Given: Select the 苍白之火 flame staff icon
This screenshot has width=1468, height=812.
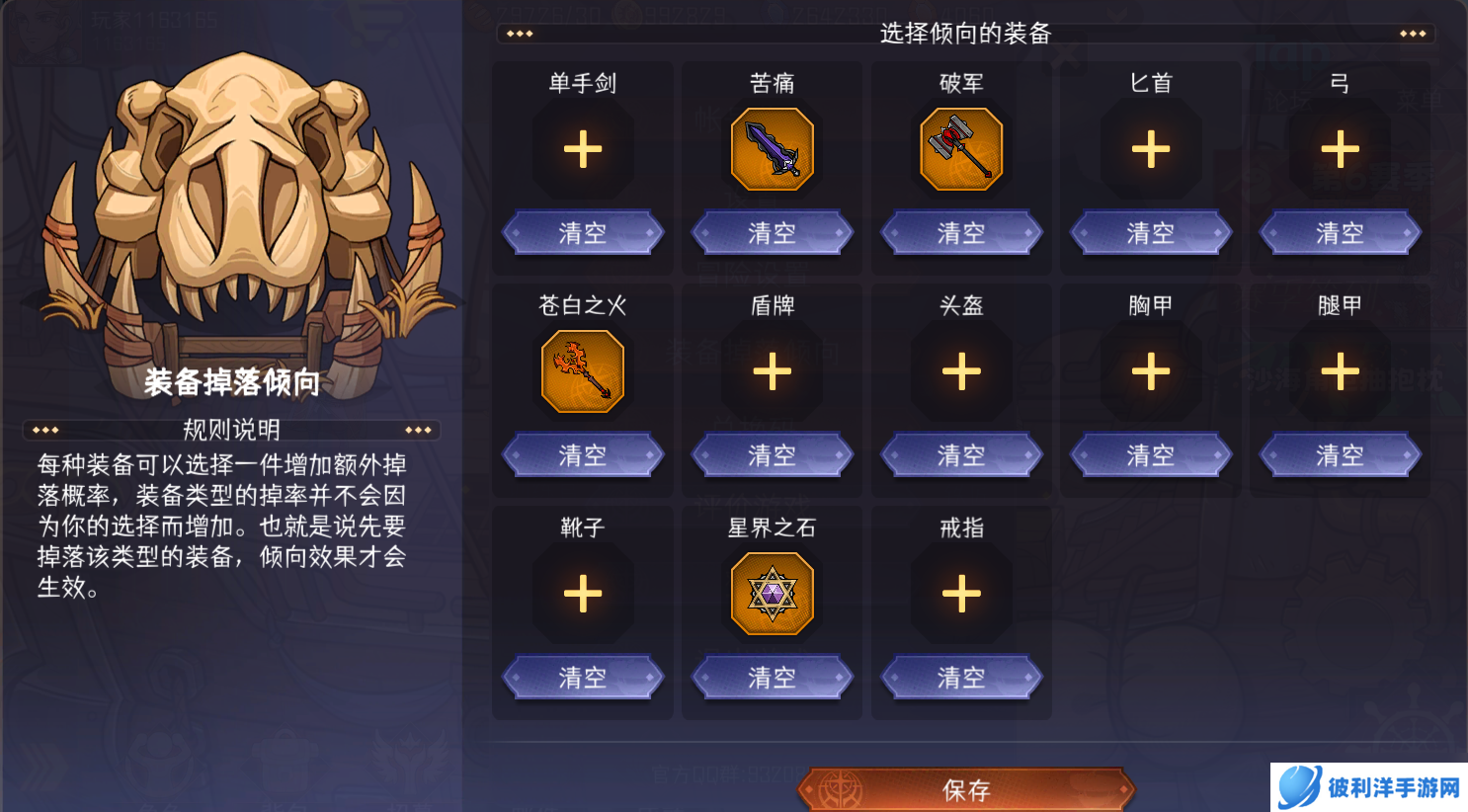Looking at the screenshot, I should (583, 370).
